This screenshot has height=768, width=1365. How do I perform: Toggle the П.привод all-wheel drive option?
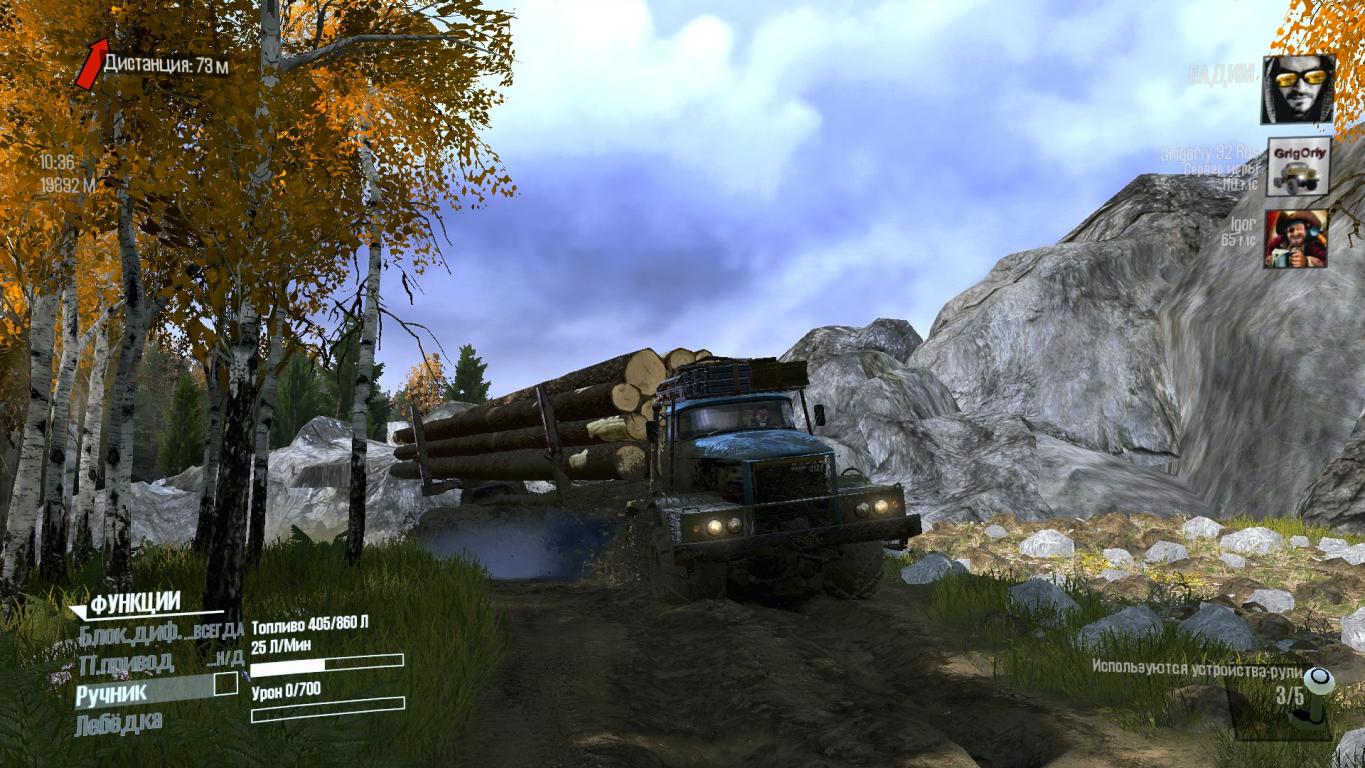[x=126, y=662]
